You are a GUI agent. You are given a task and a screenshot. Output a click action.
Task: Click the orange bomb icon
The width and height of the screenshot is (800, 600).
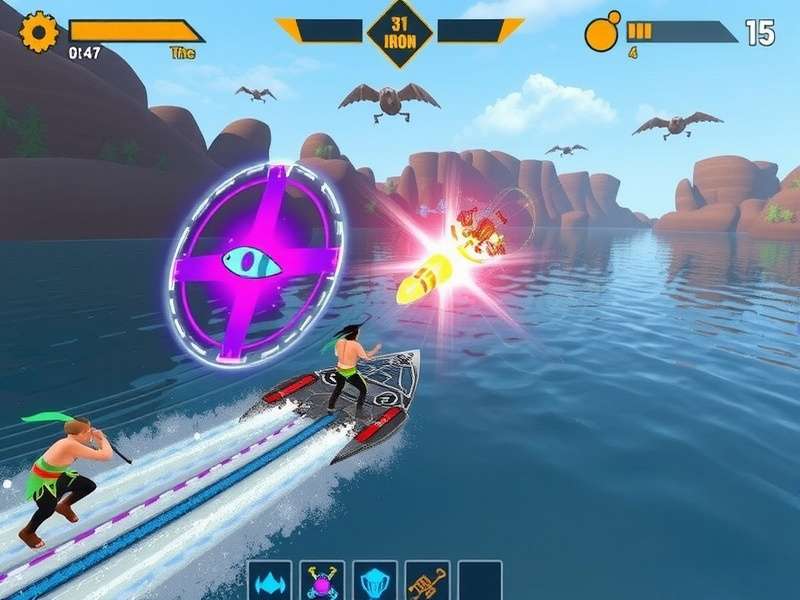603,33
